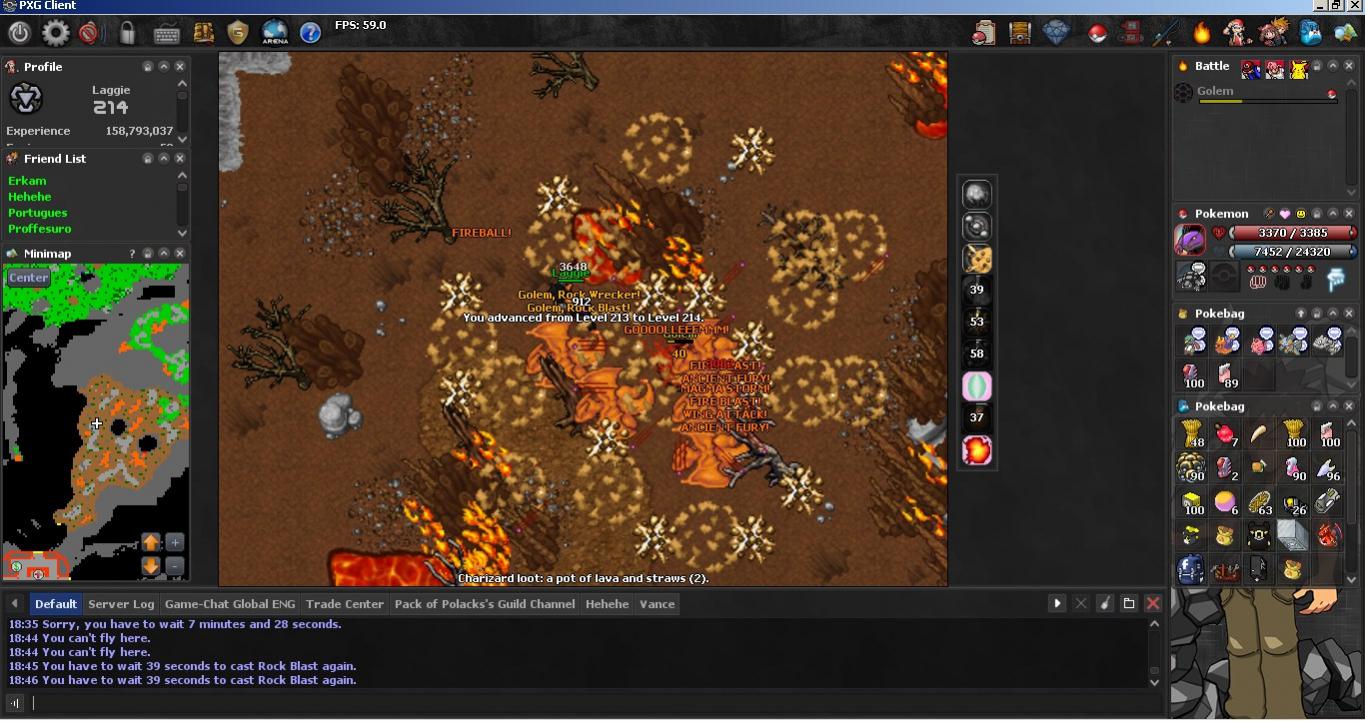Image resolution: width=1365 pixels, height=721 pixels.
Task: Open settings with the gear icon
Action: [x=56, y=33]
